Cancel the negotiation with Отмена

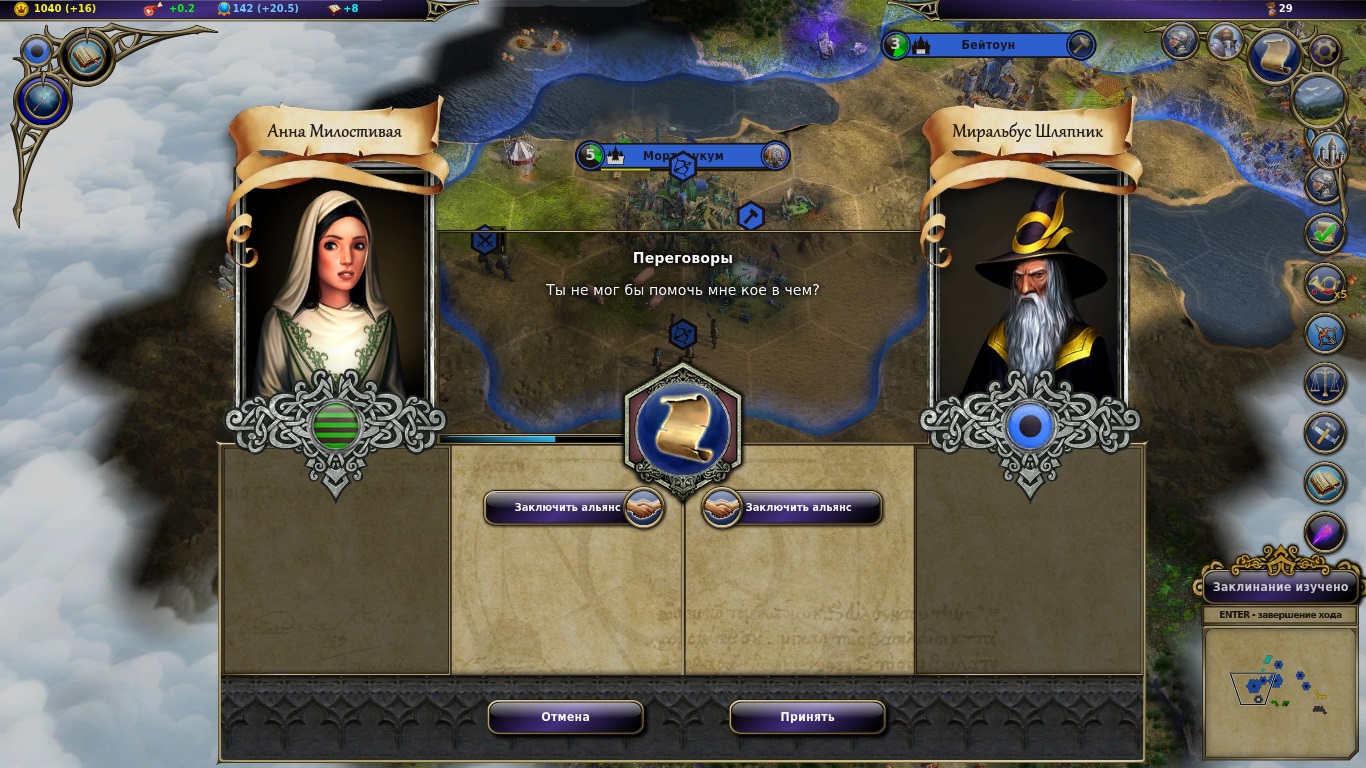pos(565,717)
